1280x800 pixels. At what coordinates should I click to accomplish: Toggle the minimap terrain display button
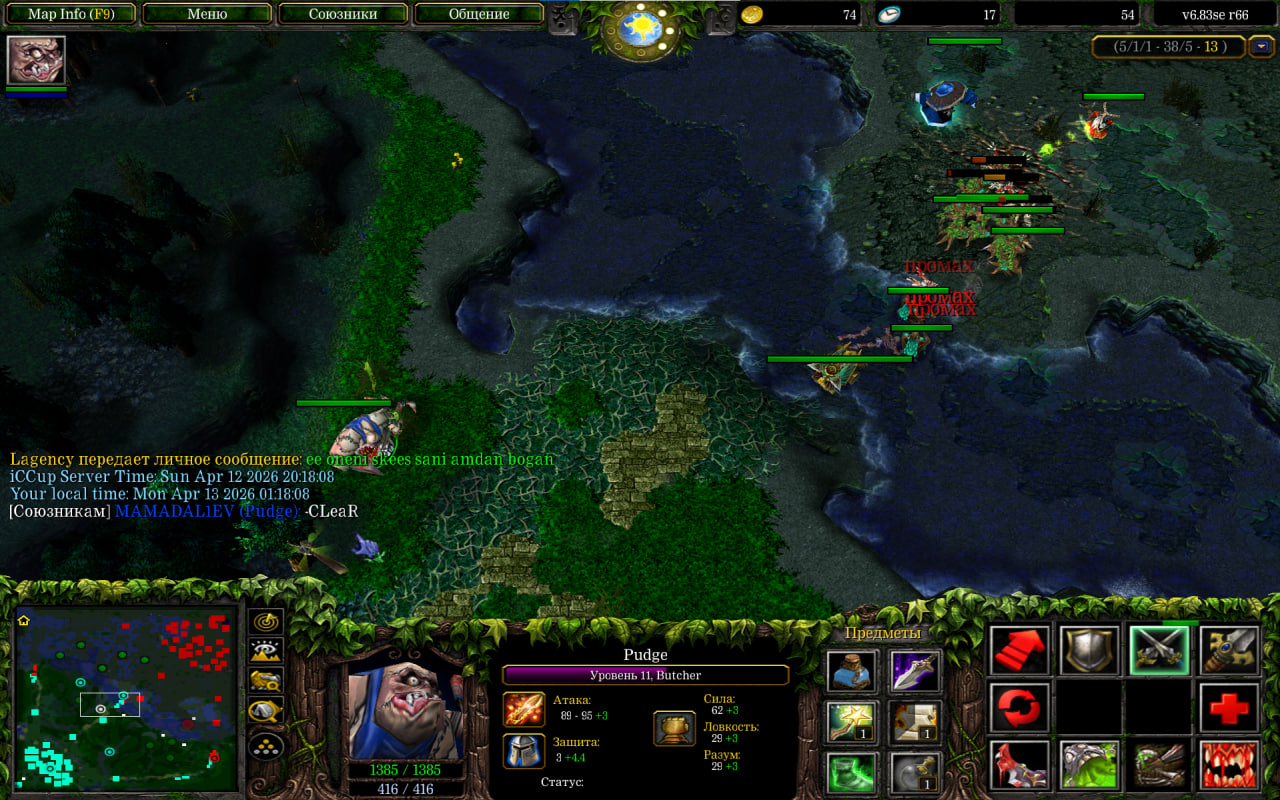pos(266,651)
